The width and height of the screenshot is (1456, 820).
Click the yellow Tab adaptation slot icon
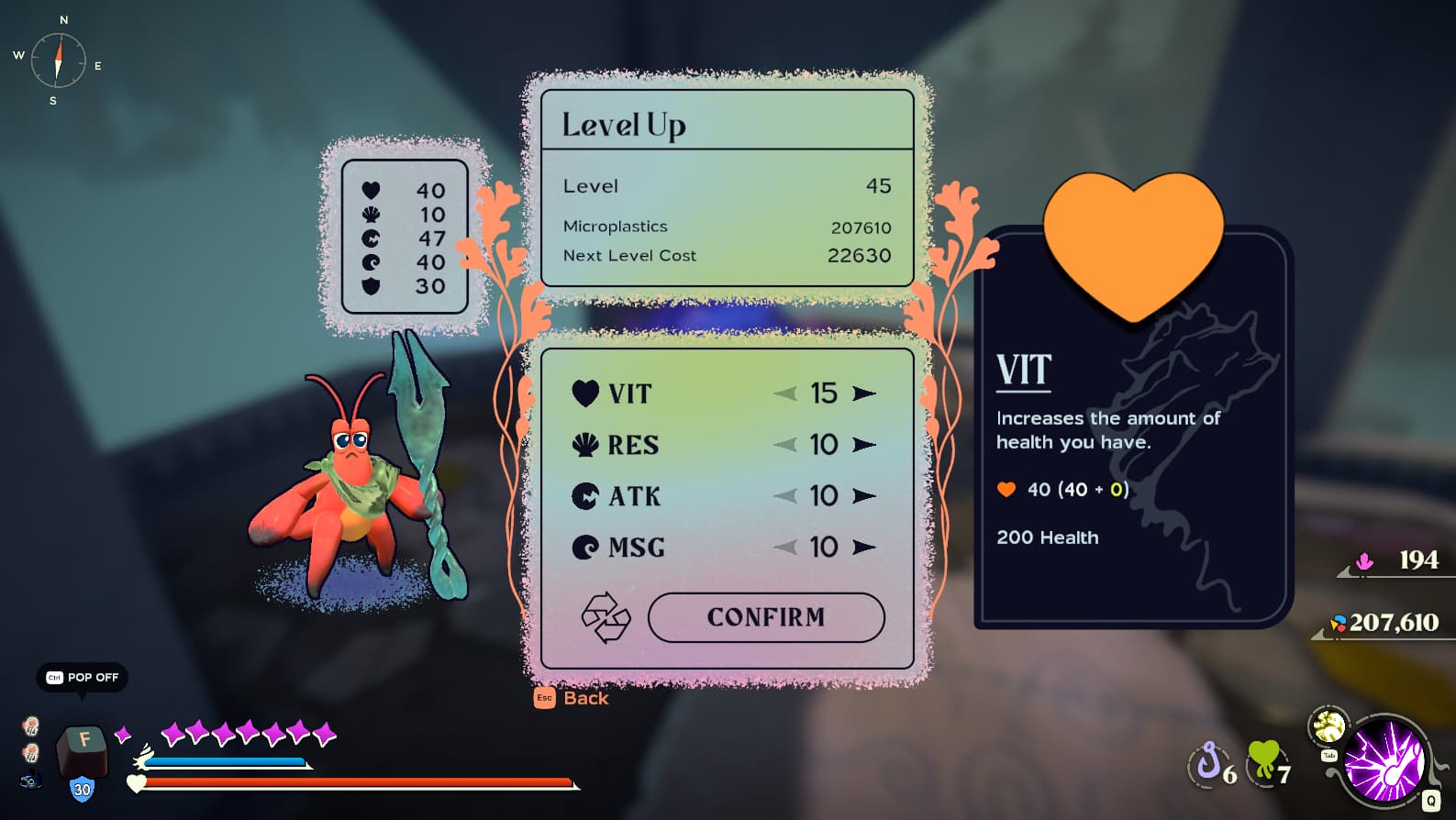point(1329,727)
